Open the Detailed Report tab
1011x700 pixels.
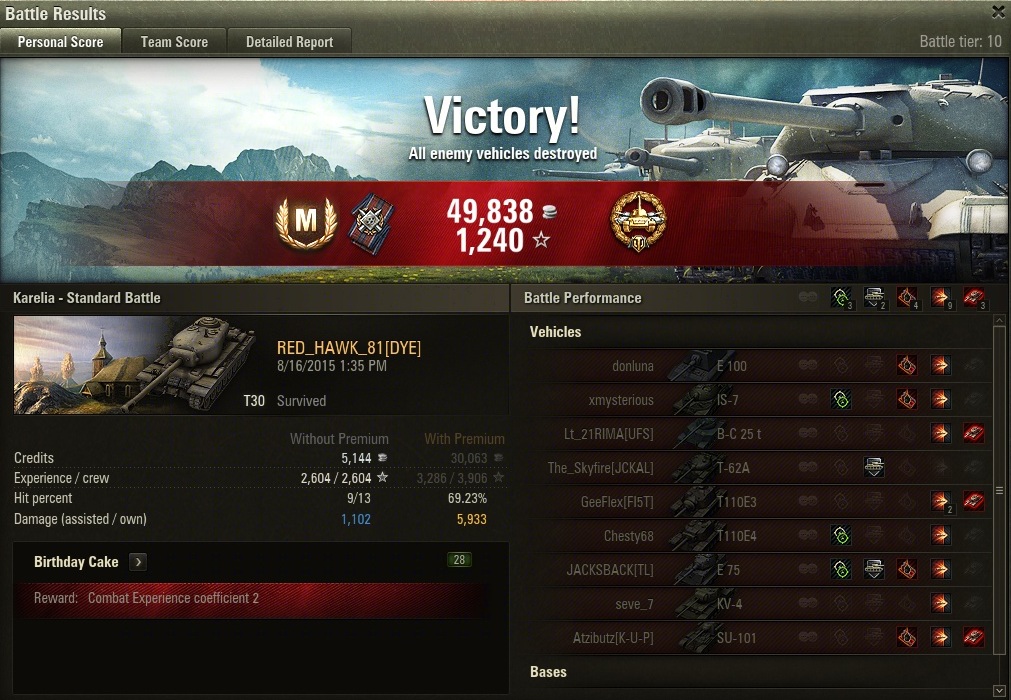(x=289, y=41)
